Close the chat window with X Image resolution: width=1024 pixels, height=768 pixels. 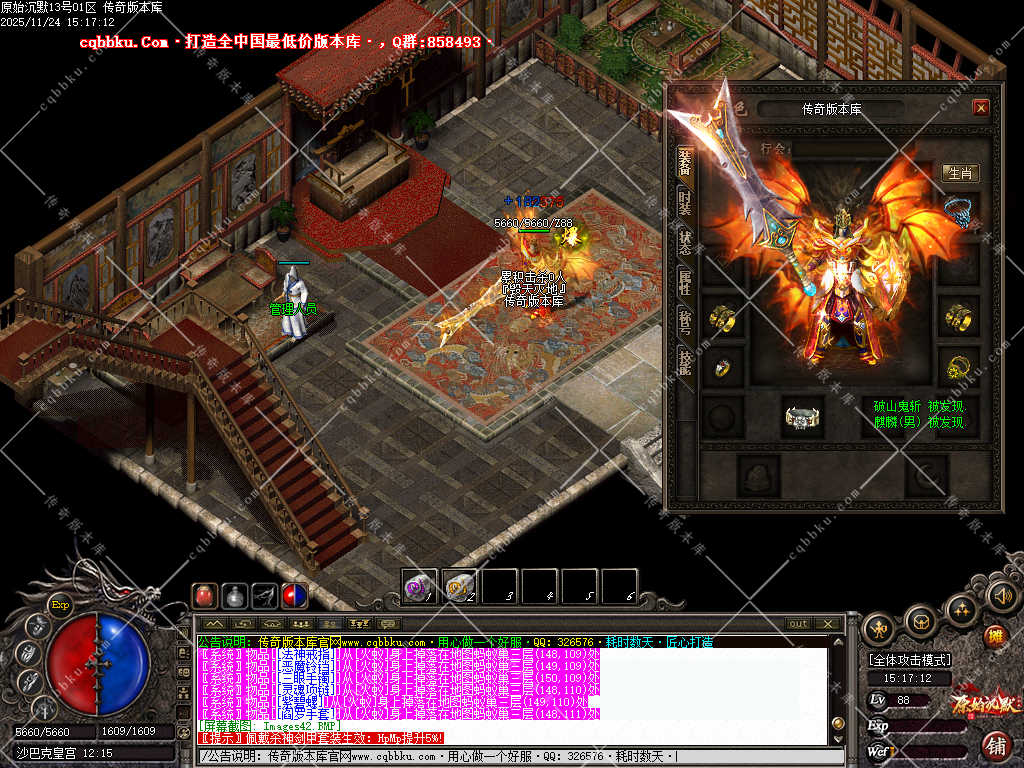click(x=828, y=624)
